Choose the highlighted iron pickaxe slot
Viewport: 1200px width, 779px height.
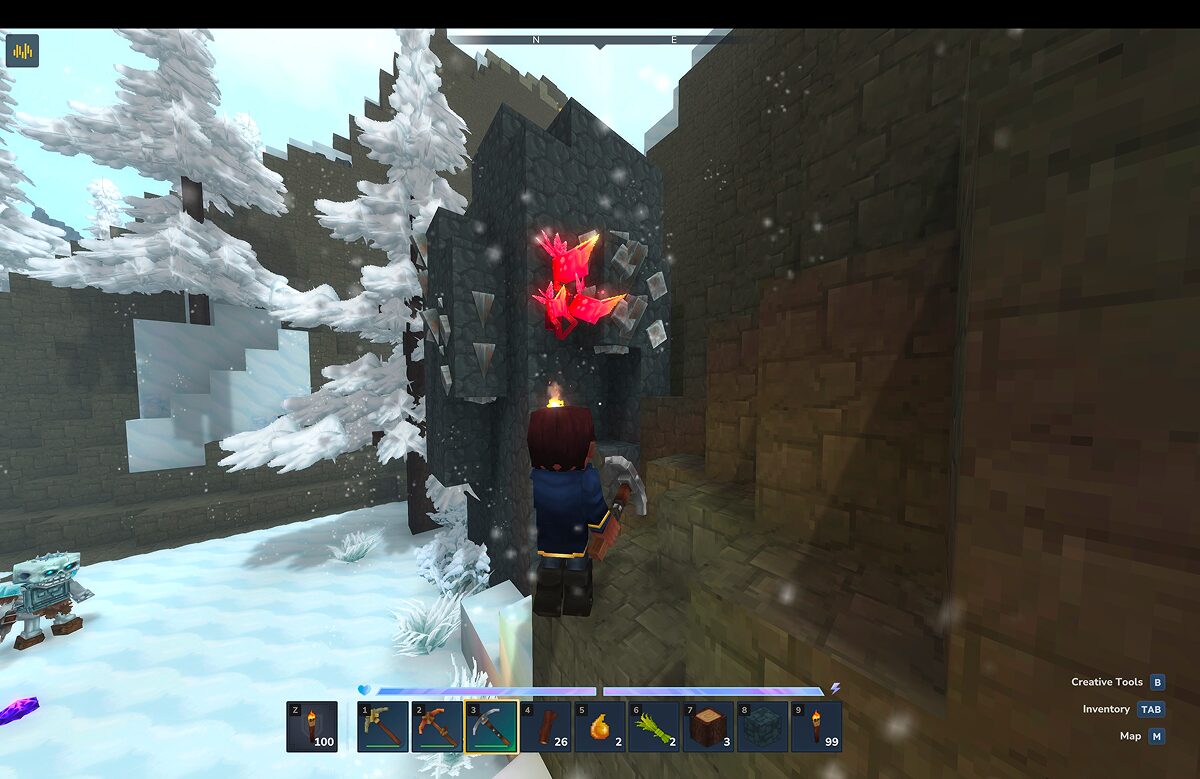(x=491, y=726)
